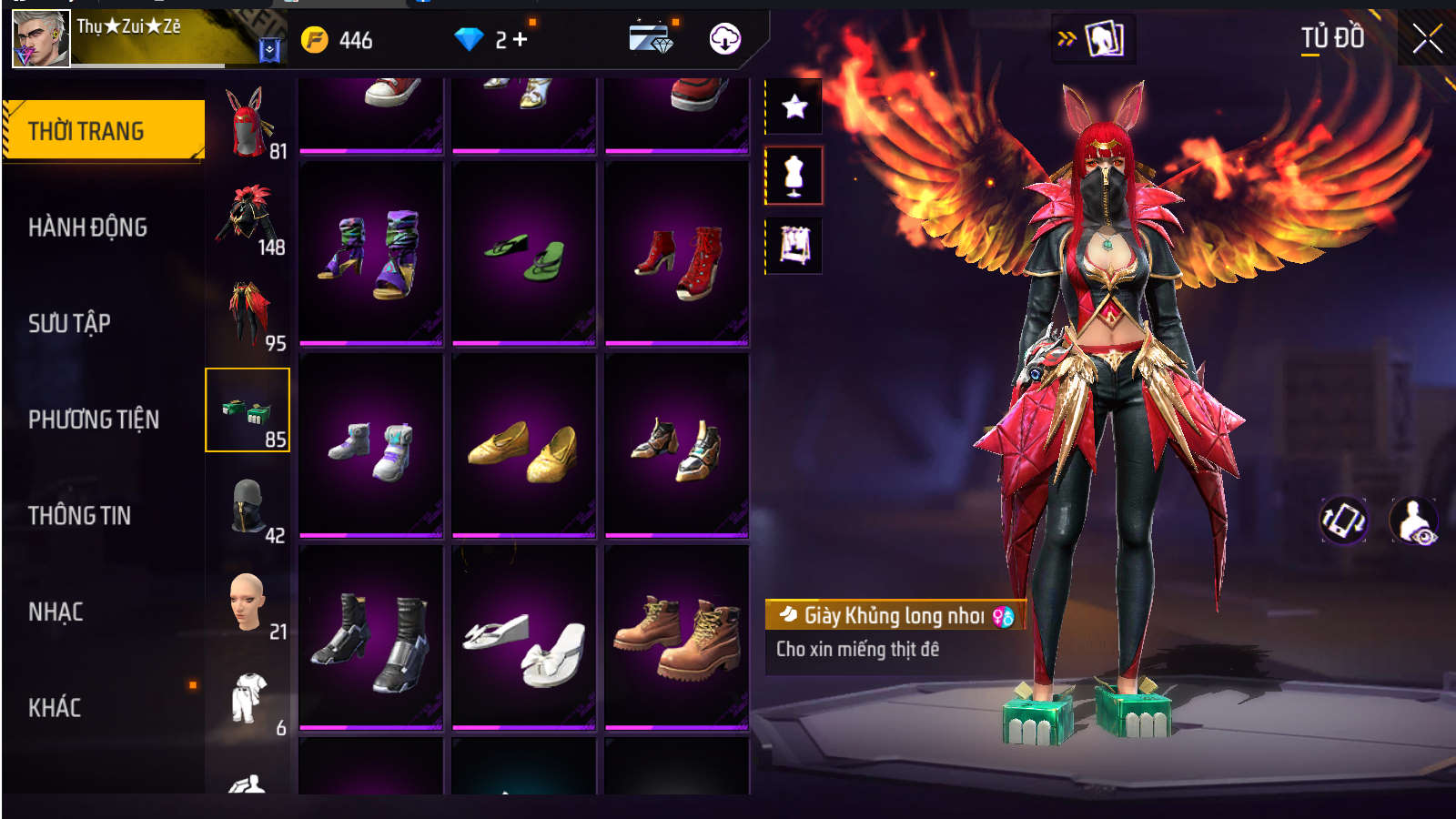Show the star favorites filter

pos(794,106)
